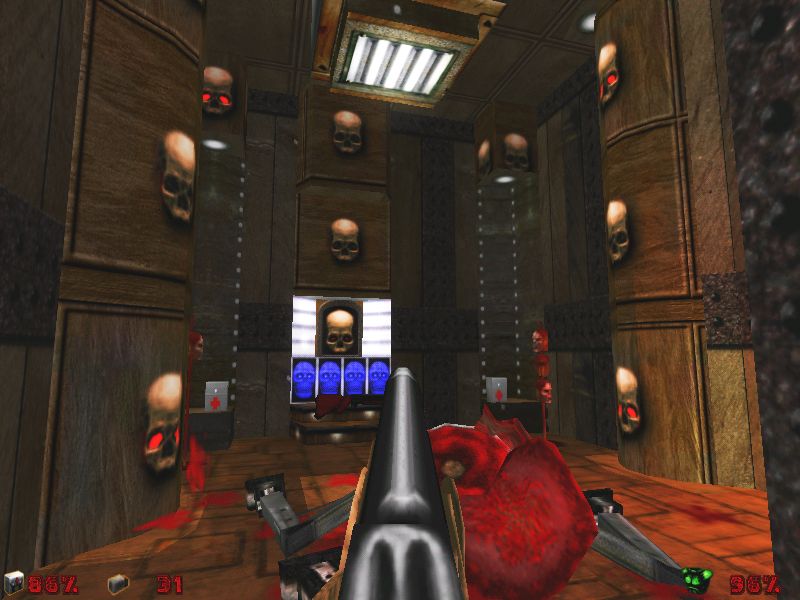Click the medkit health icon
Viewport: 800px width, 600px height.
click(14, 581)
